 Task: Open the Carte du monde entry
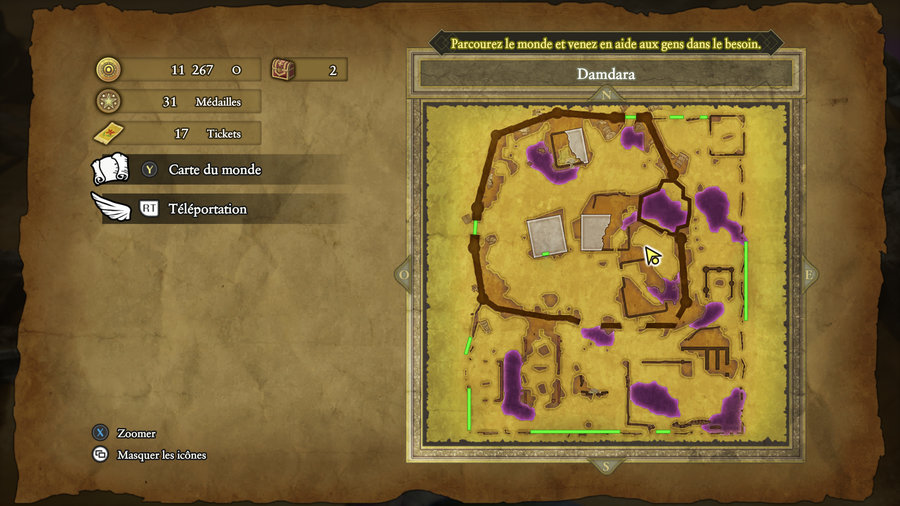[x=214, y=170]
